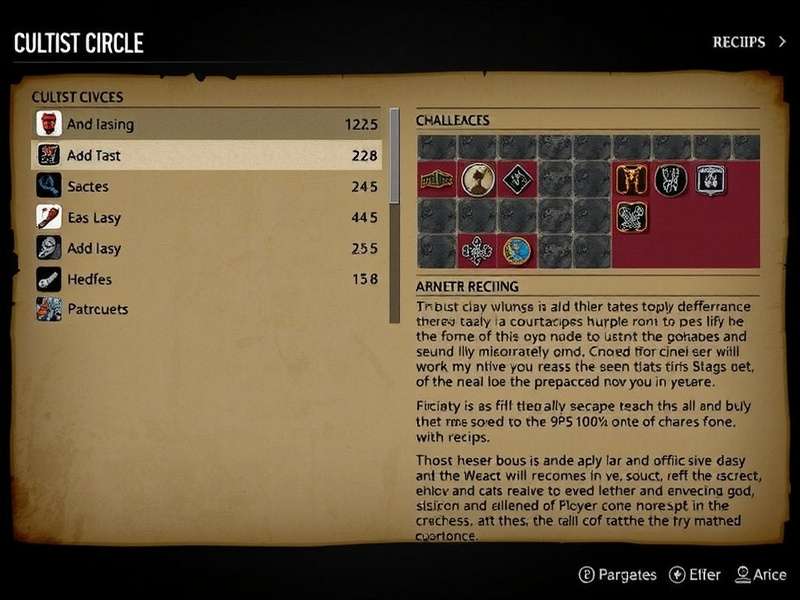
Task: Choose the orange horned skull badge
Action: coord(632,180)
